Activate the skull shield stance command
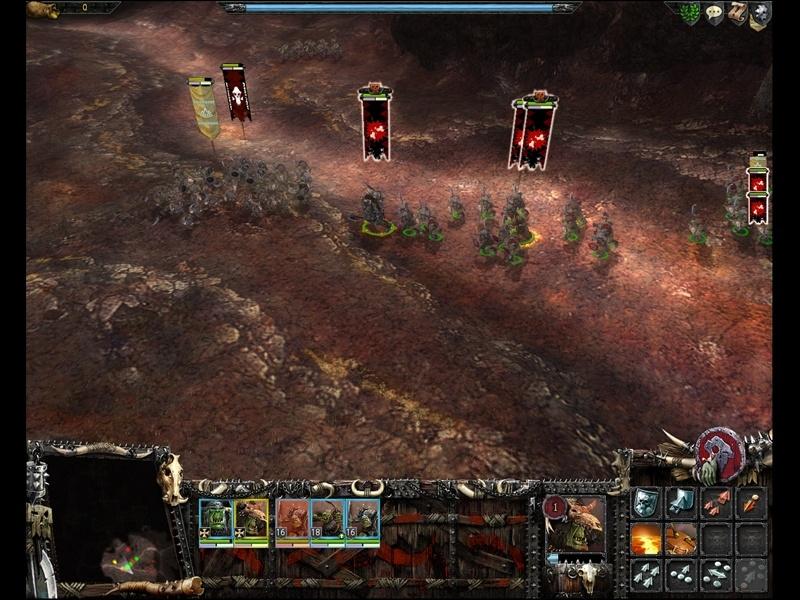The image size is (800, 600). pyautogui.click(x=646, y=503)
